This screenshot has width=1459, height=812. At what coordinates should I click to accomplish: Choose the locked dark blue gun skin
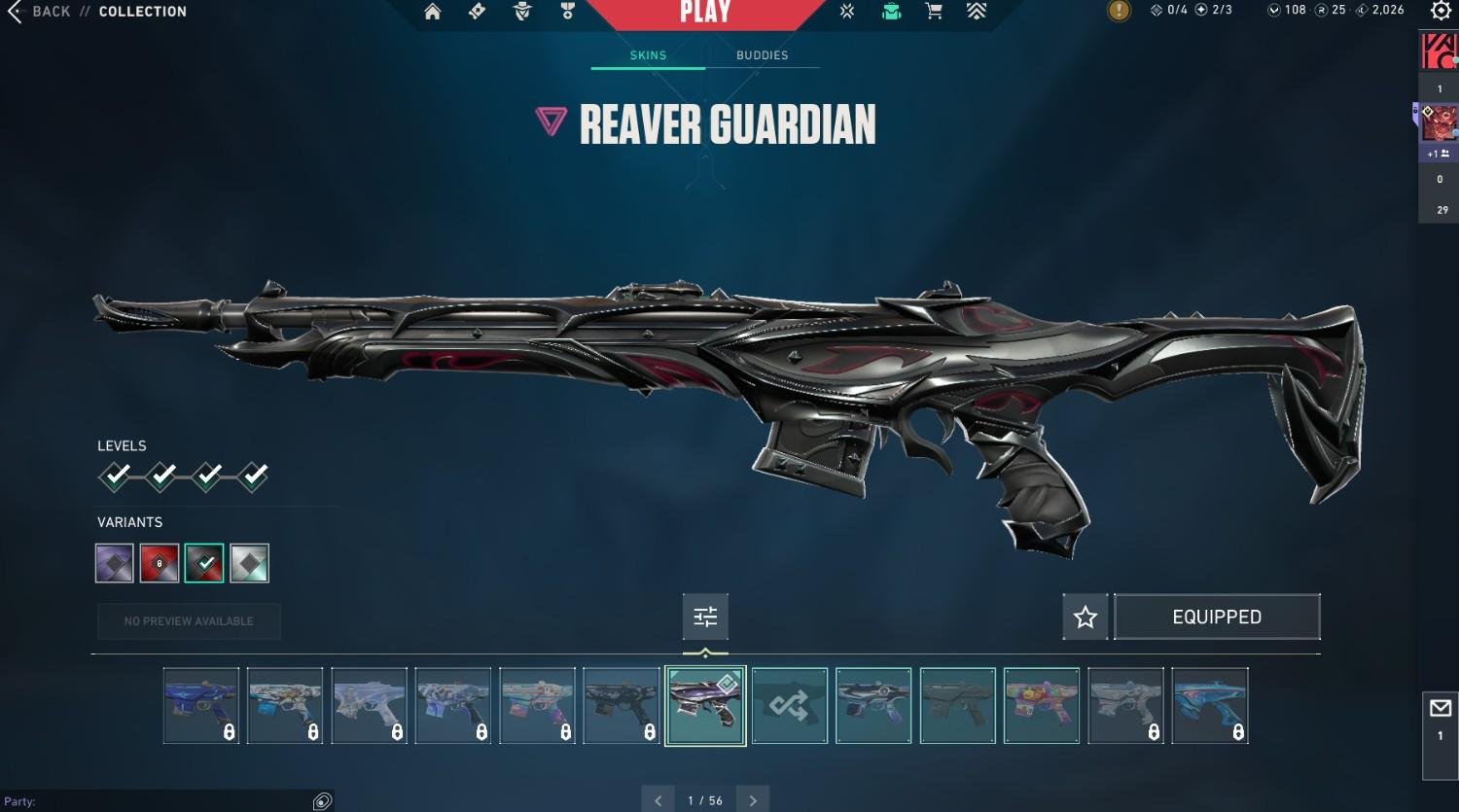201,706
